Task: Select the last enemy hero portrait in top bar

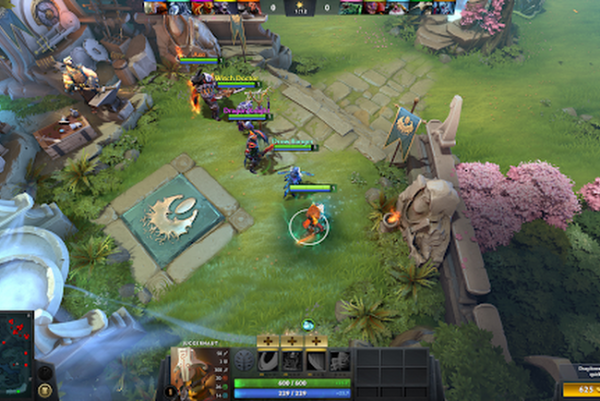Action: pyautogui.click(x=445, y=7)
